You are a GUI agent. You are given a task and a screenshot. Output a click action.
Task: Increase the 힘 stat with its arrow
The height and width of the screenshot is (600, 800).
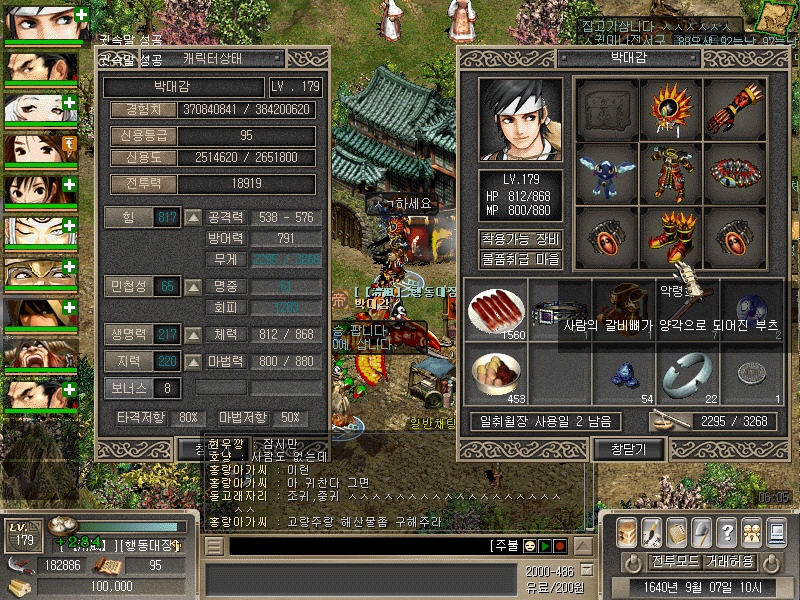193,218
